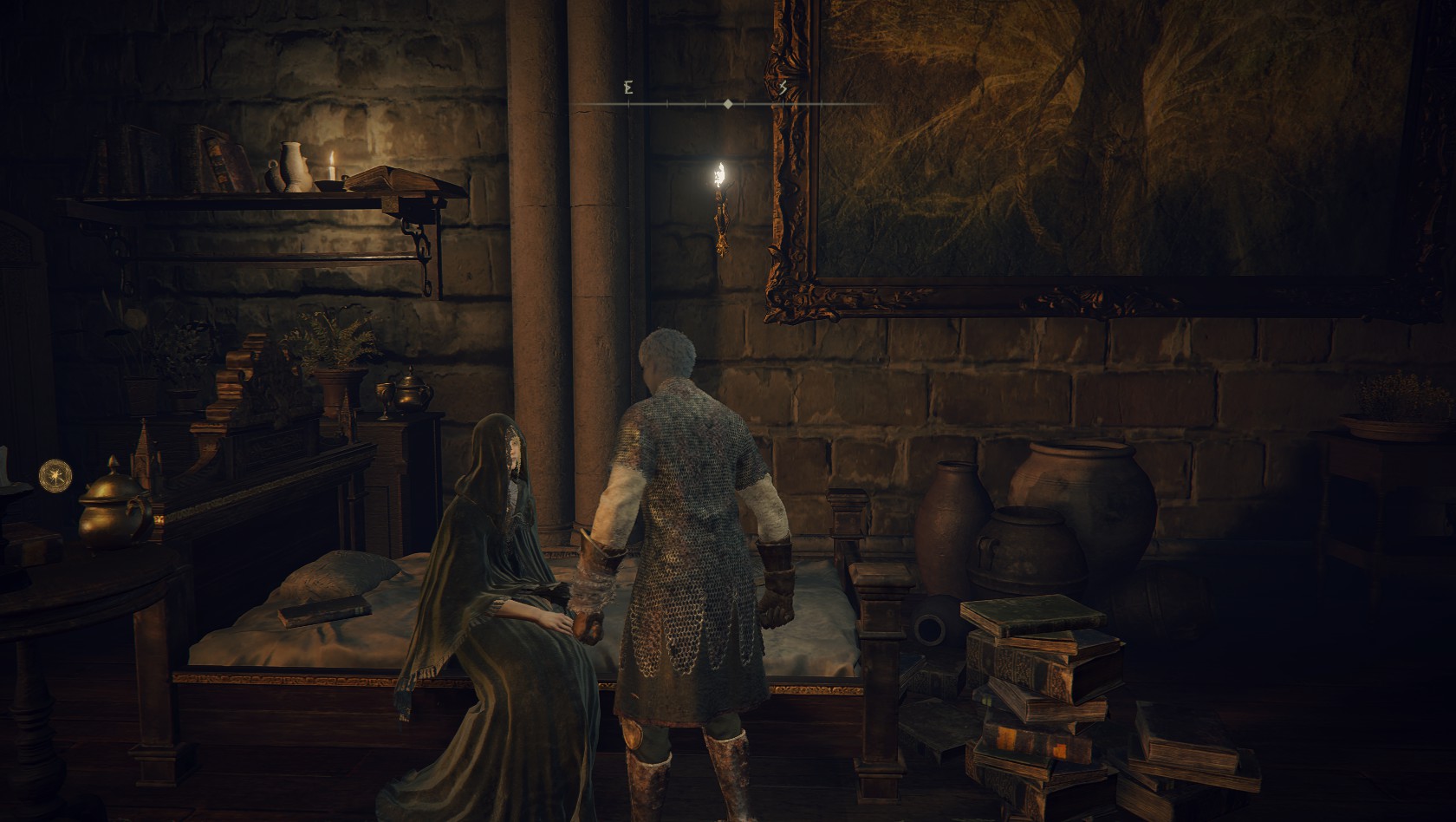The height and width of the screenshot is (822, 1456).
Task: Select the South rune on the compass
Action: [x=782, y=88]
